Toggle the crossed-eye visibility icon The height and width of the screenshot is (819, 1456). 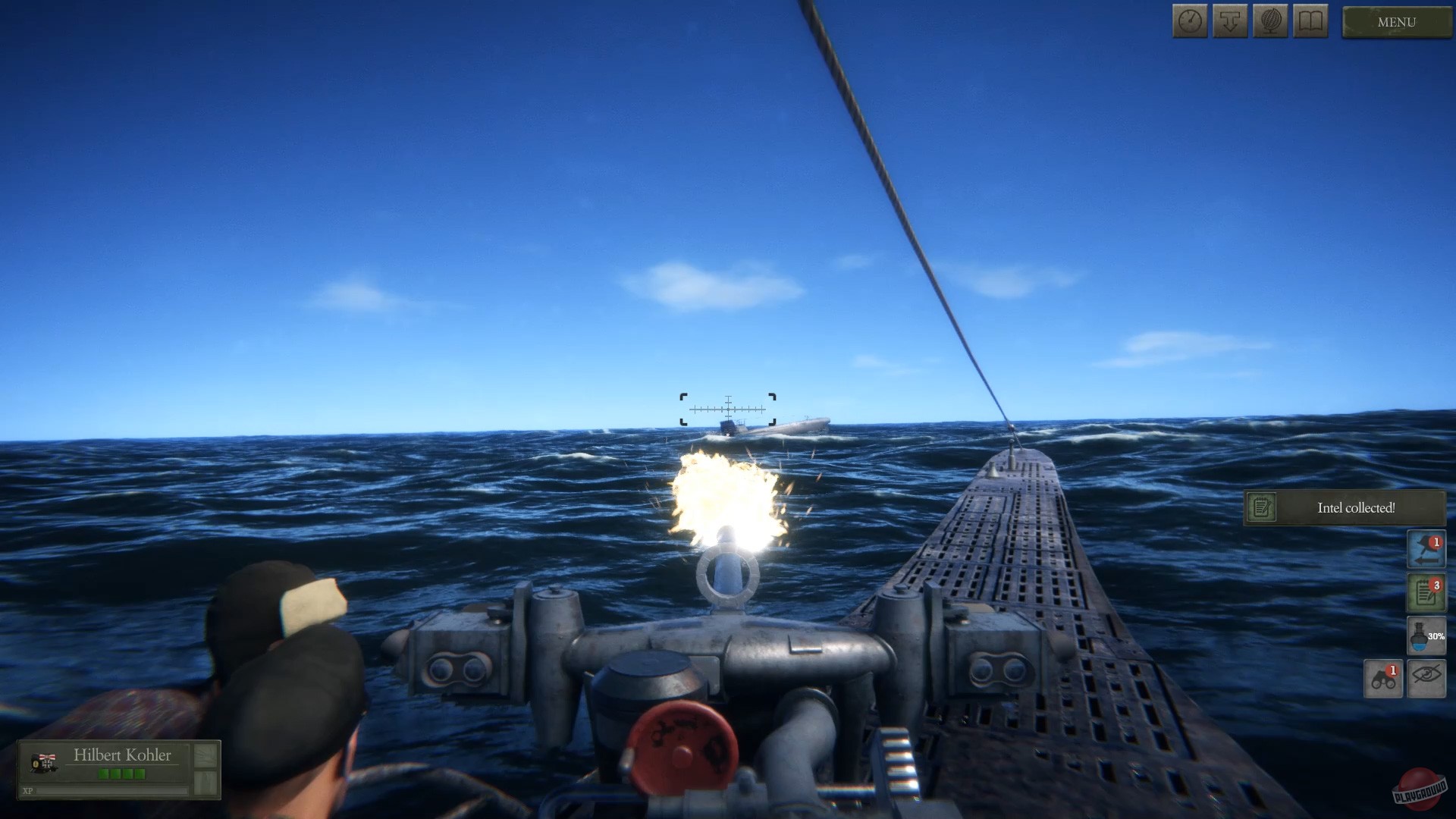tap(1427, 680)
